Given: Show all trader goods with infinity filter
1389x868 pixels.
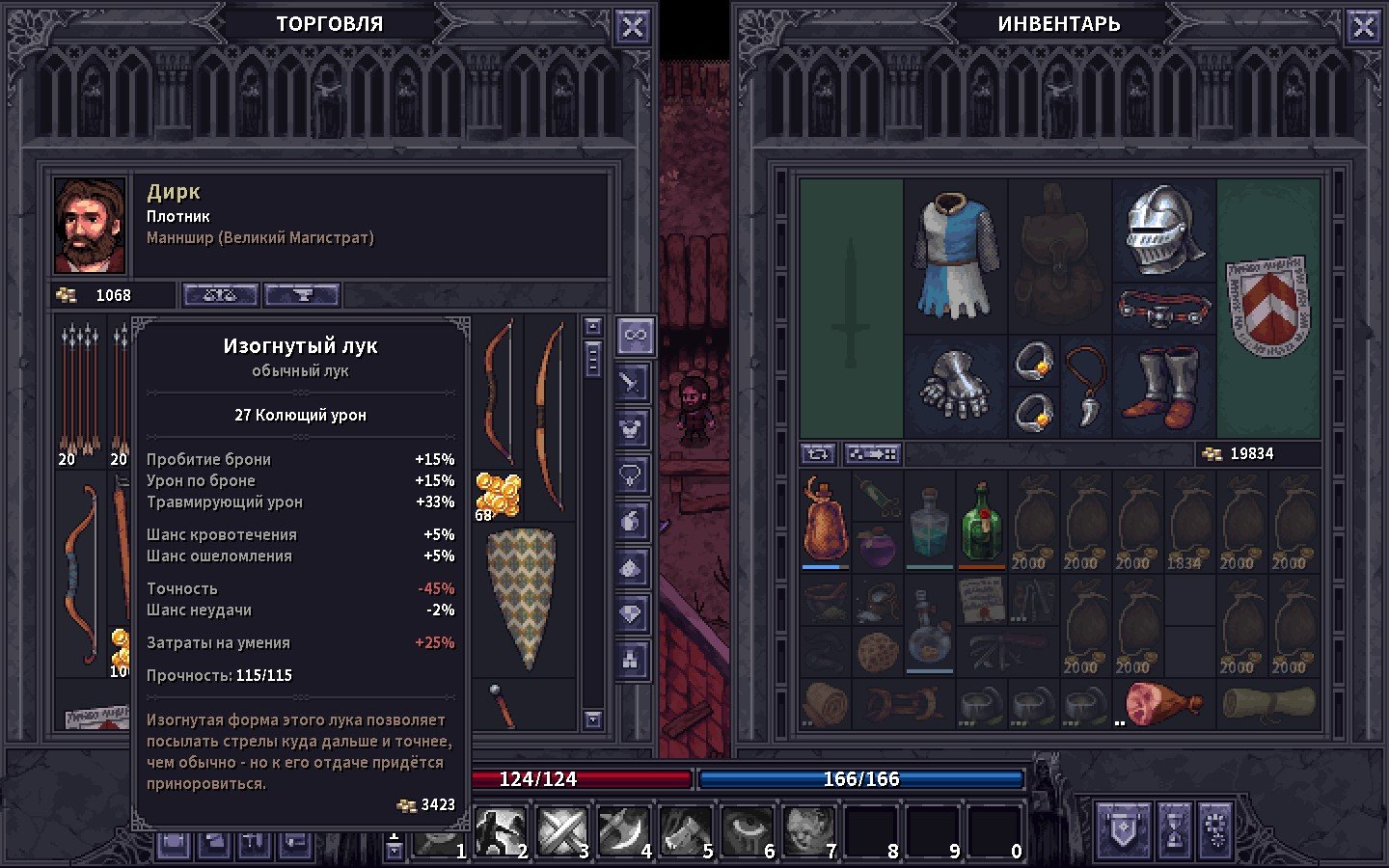Looking at the screenshot, I should pyautogui.click(x=634, y=336).
